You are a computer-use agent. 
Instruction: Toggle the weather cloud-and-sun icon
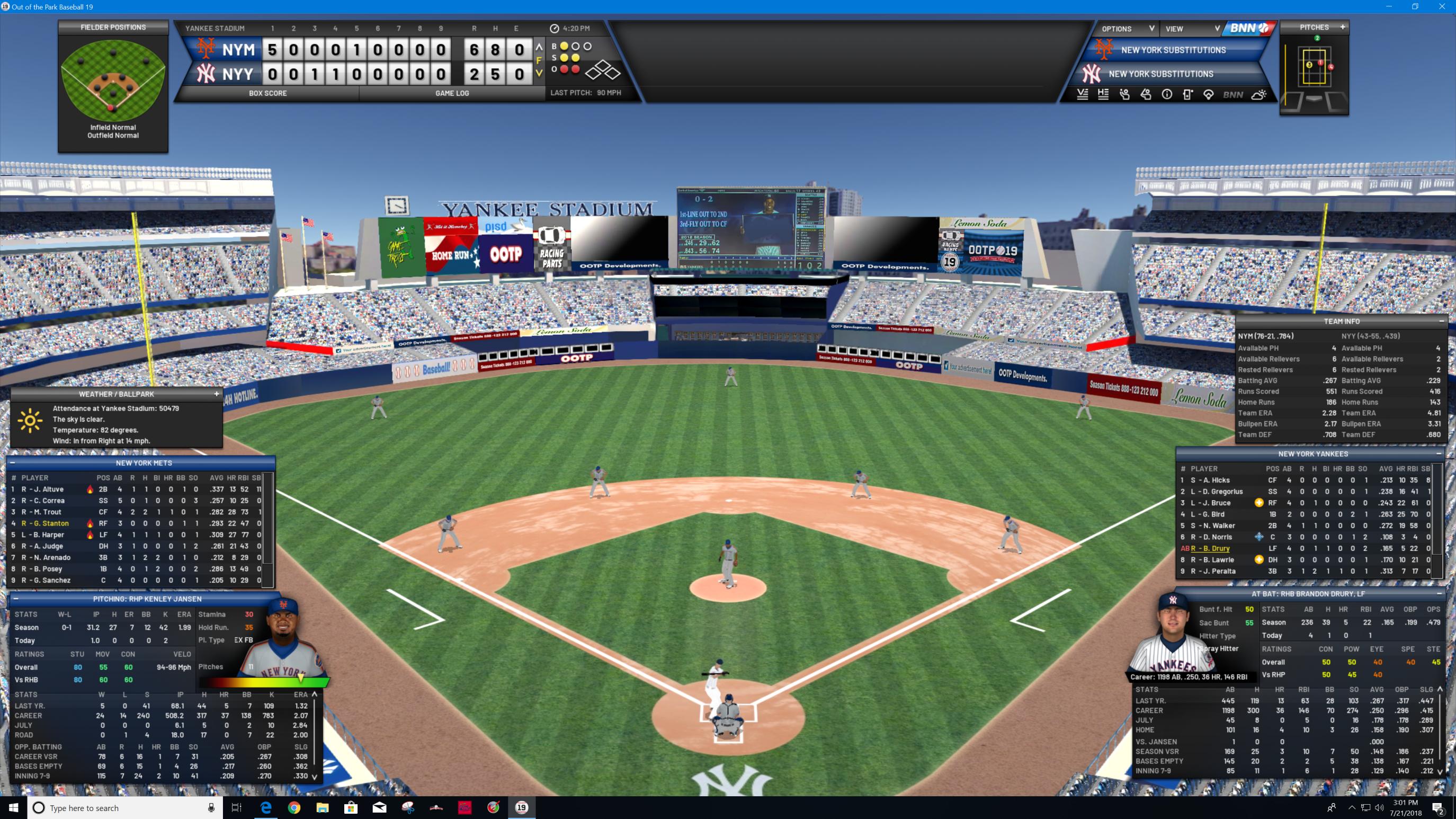(1259, 95)
